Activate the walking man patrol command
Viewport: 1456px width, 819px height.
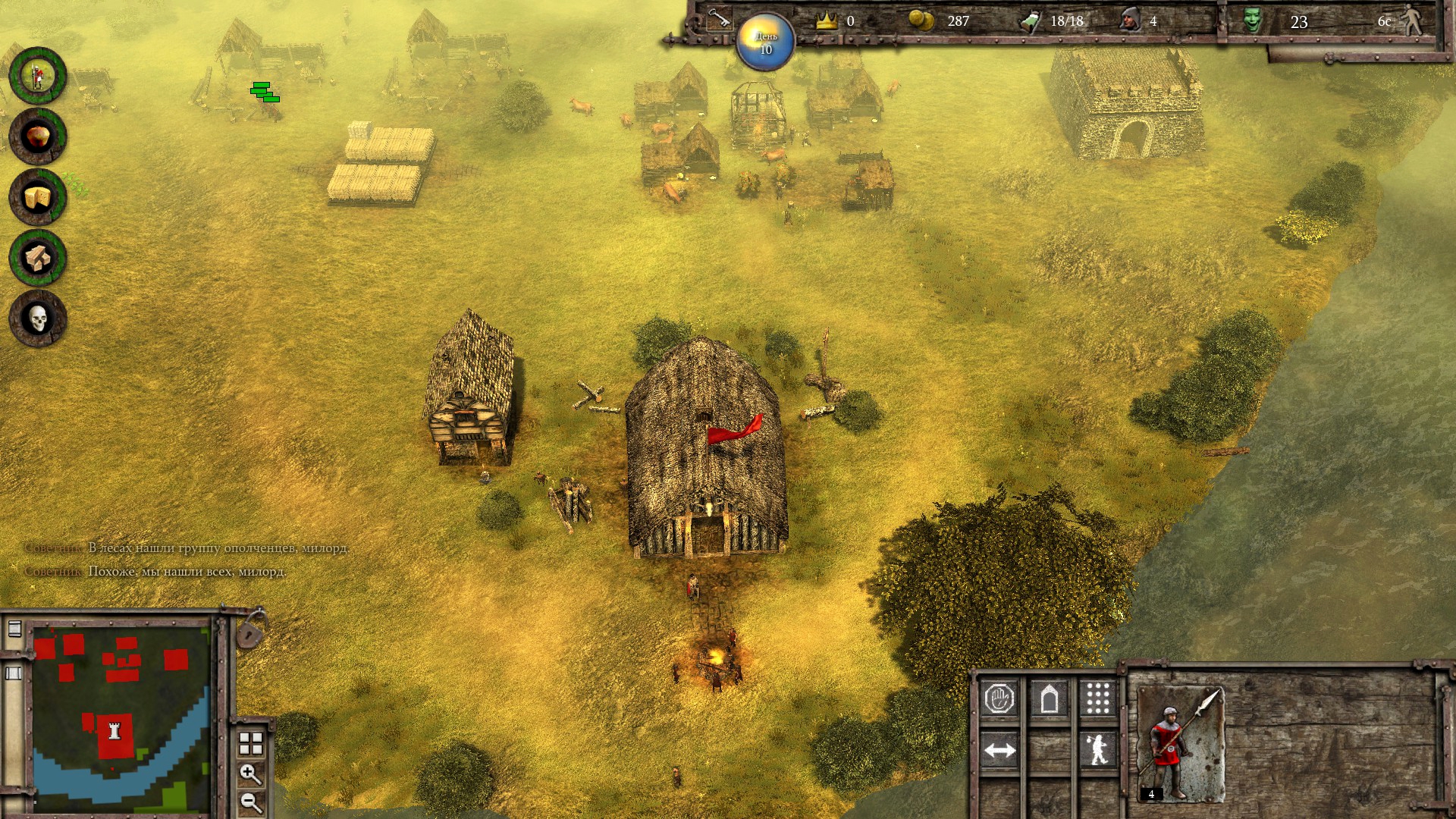[1097, 751]
